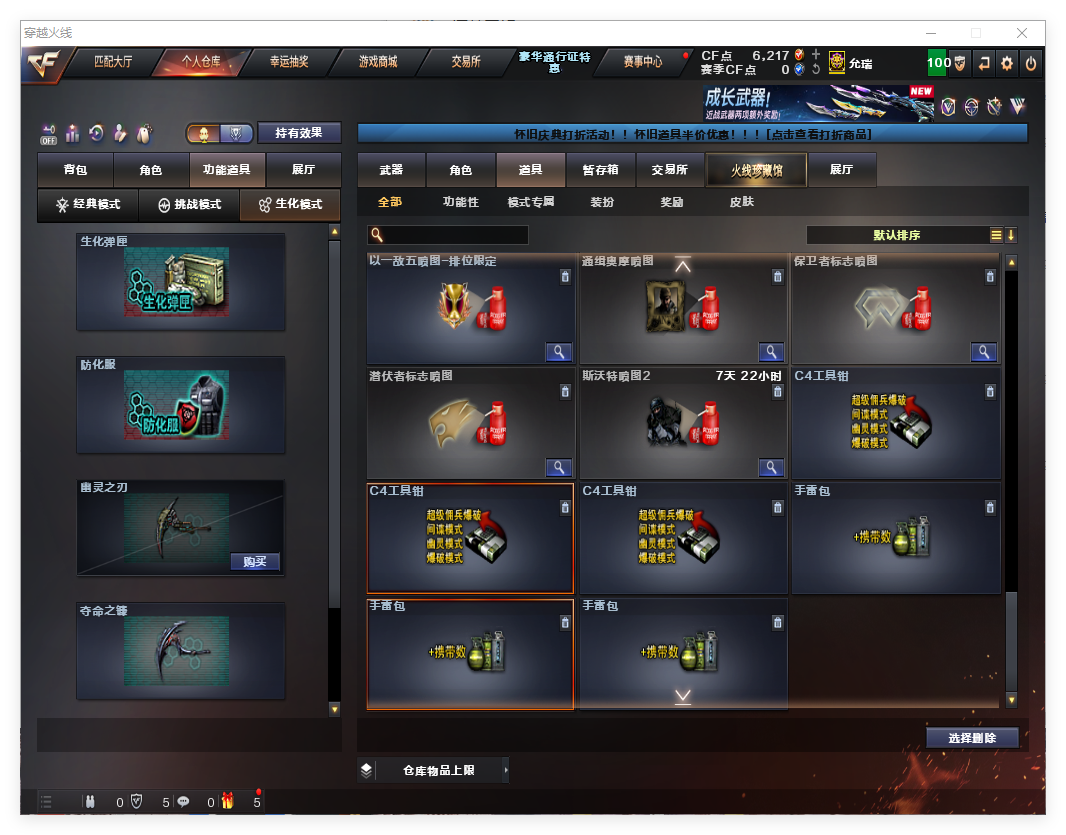Switch to the 背包 backpack tab
The height and width of the screenshot is (835, 1066).
(x=75, y=171)
